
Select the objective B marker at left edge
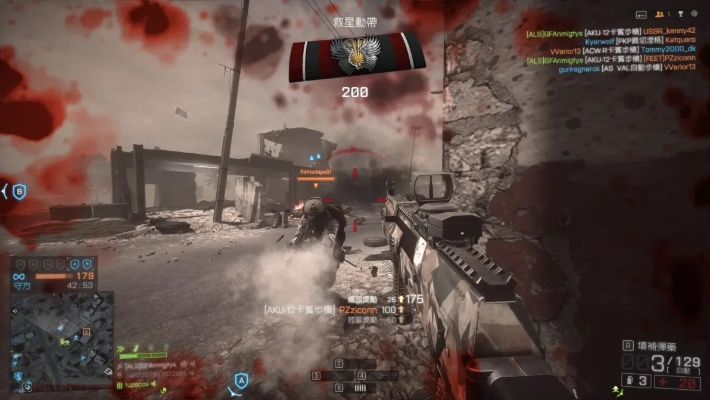point(17,190)
